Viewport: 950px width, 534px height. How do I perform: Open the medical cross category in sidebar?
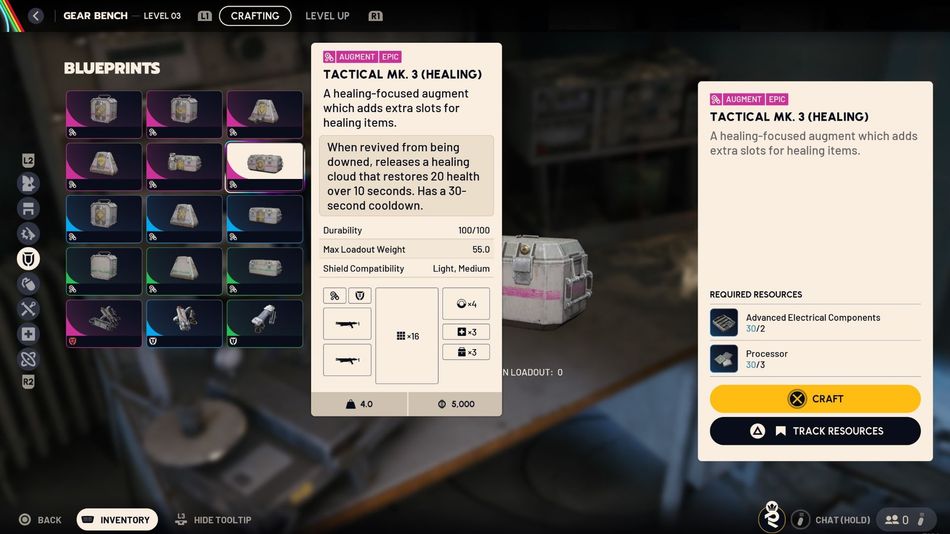(29, 334)
